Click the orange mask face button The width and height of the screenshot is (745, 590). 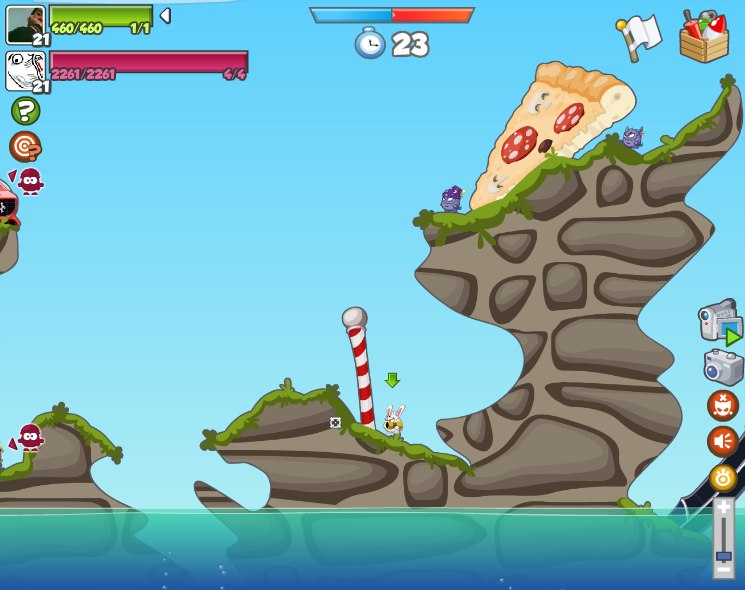coord(722,406)
